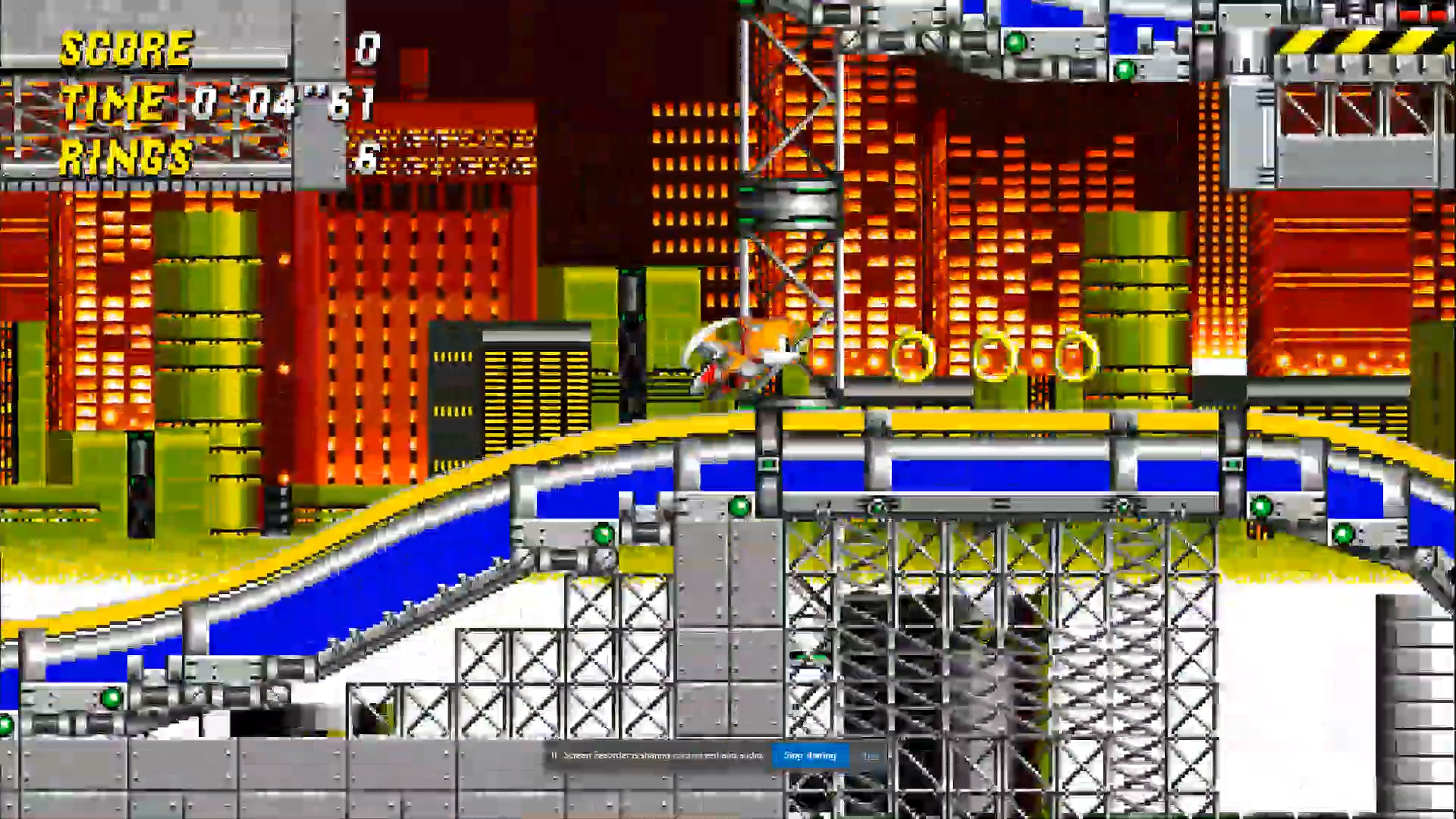Click the "Hide" link beside Stop sharing

871,755
